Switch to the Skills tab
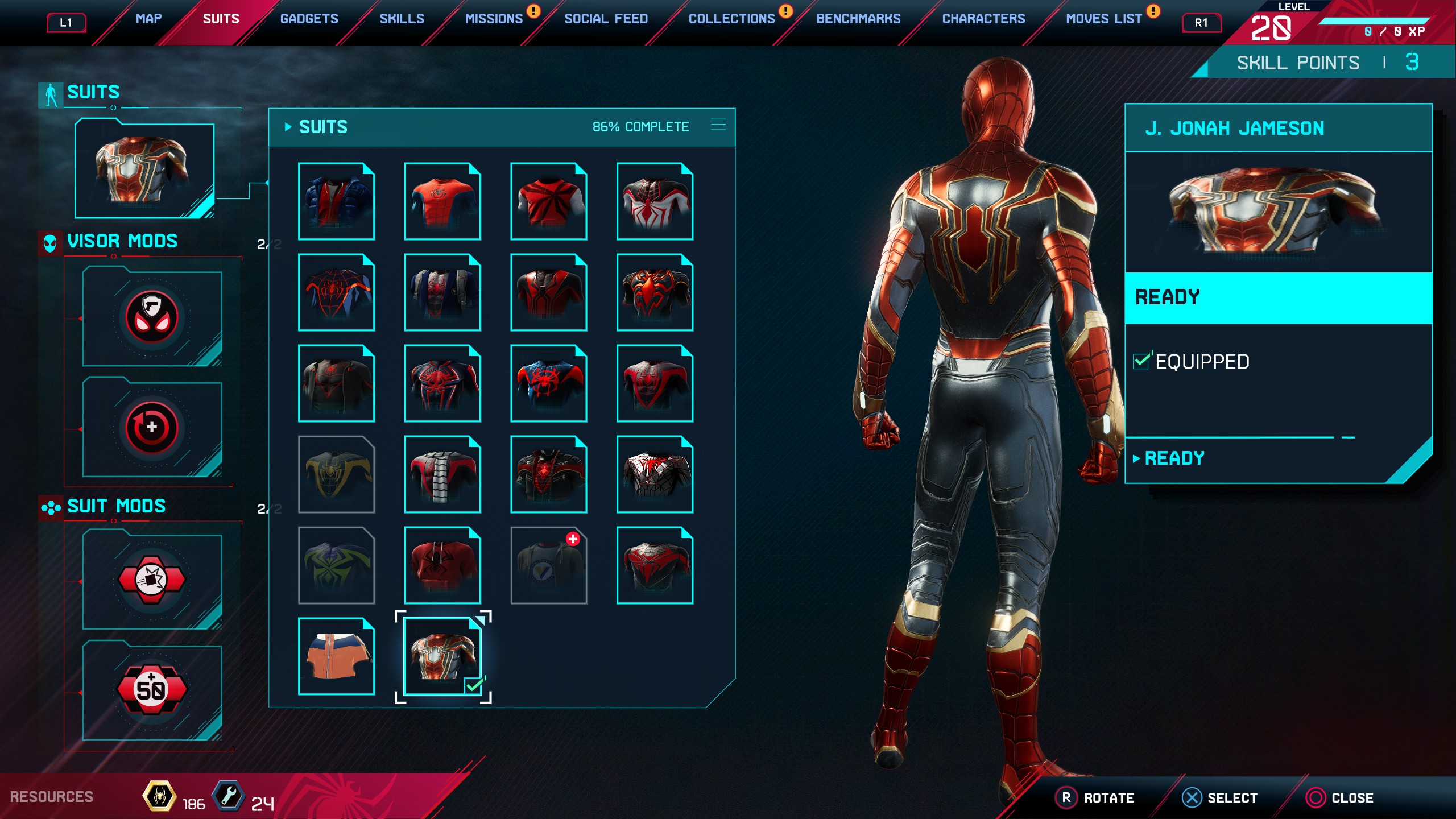Screen dimensions: 1456x819 402,19
